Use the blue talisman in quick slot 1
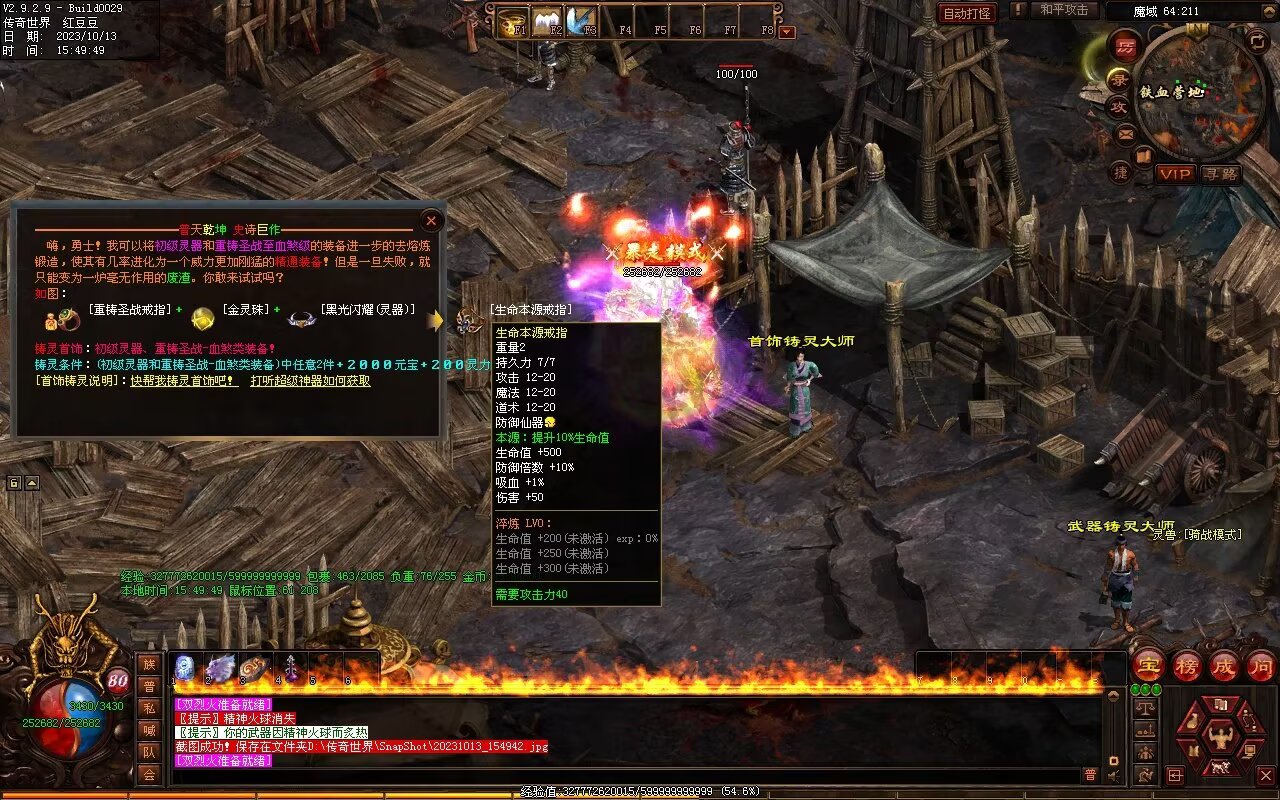 point(185,668)
